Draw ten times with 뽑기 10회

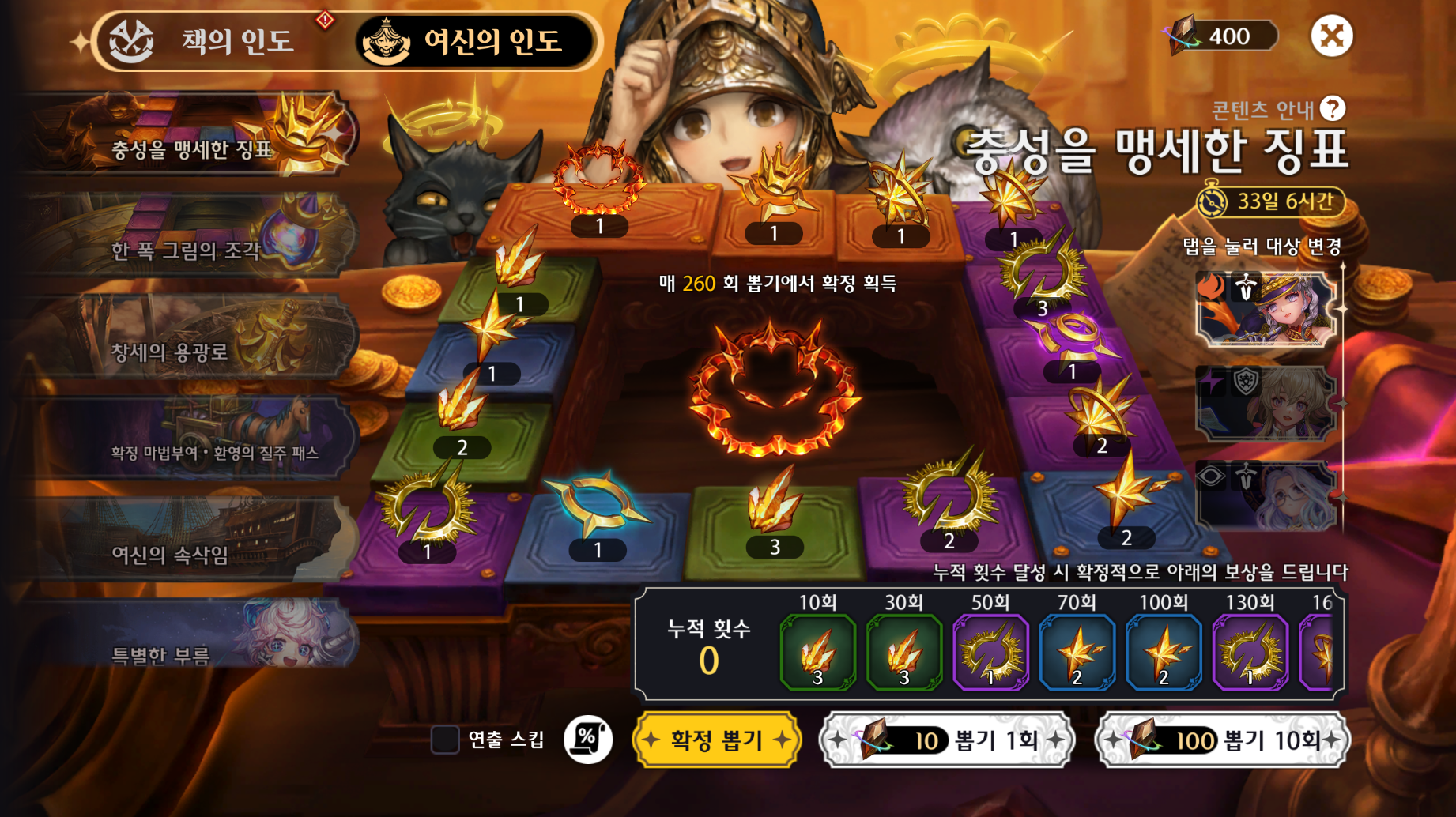(1223, 740)
